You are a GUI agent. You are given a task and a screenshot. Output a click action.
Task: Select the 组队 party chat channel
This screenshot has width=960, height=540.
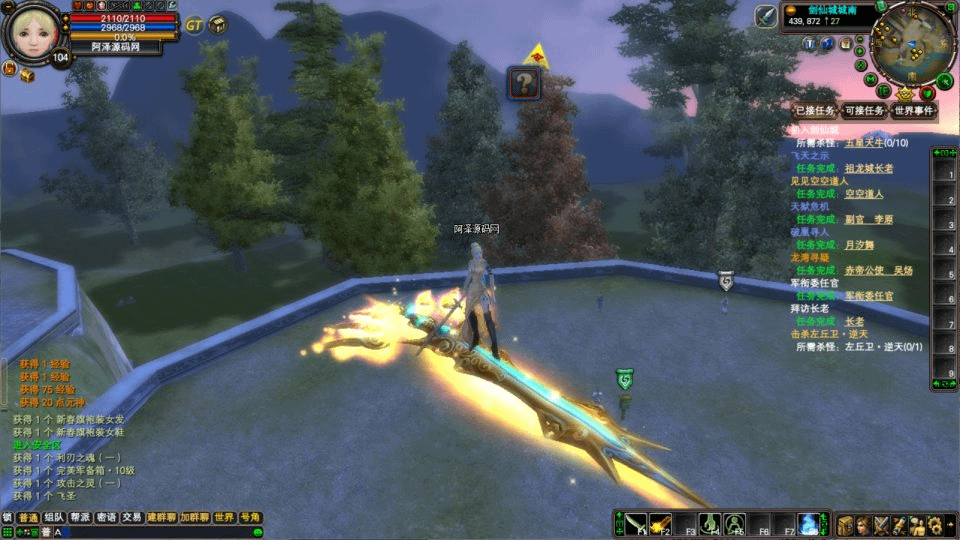54,518
